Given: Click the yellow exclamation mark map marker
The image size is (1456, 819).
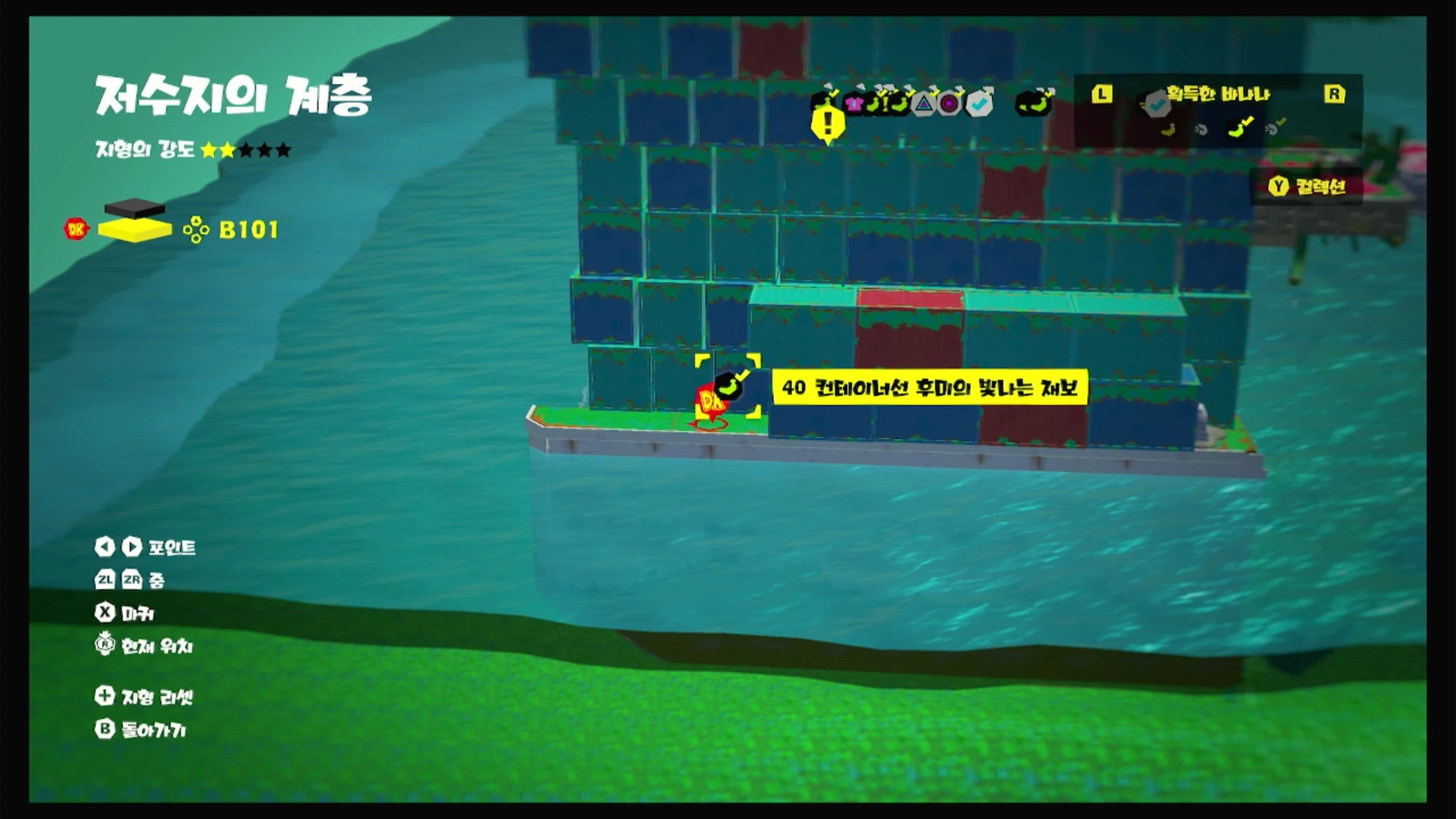Looking at the screenshot, I should click(828, 123).
